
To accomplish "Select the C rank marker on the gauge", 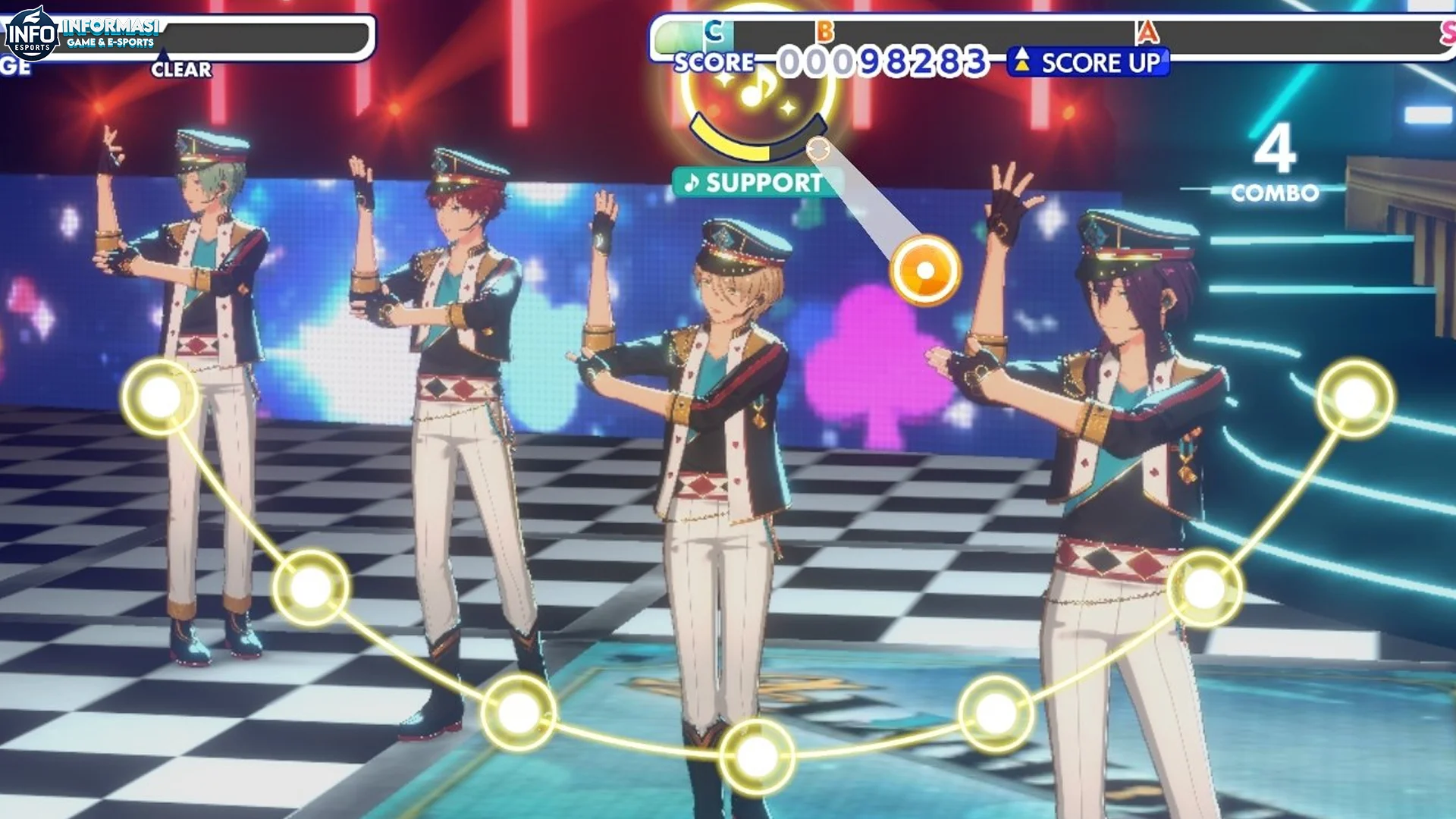I will tap(711, 31).
